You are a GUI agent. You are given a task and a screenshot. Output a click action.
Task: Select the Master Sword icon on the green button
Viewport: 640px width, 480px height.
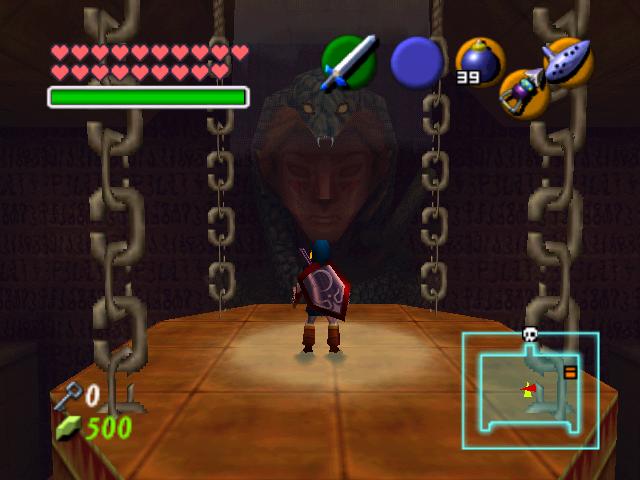point(349,62)
